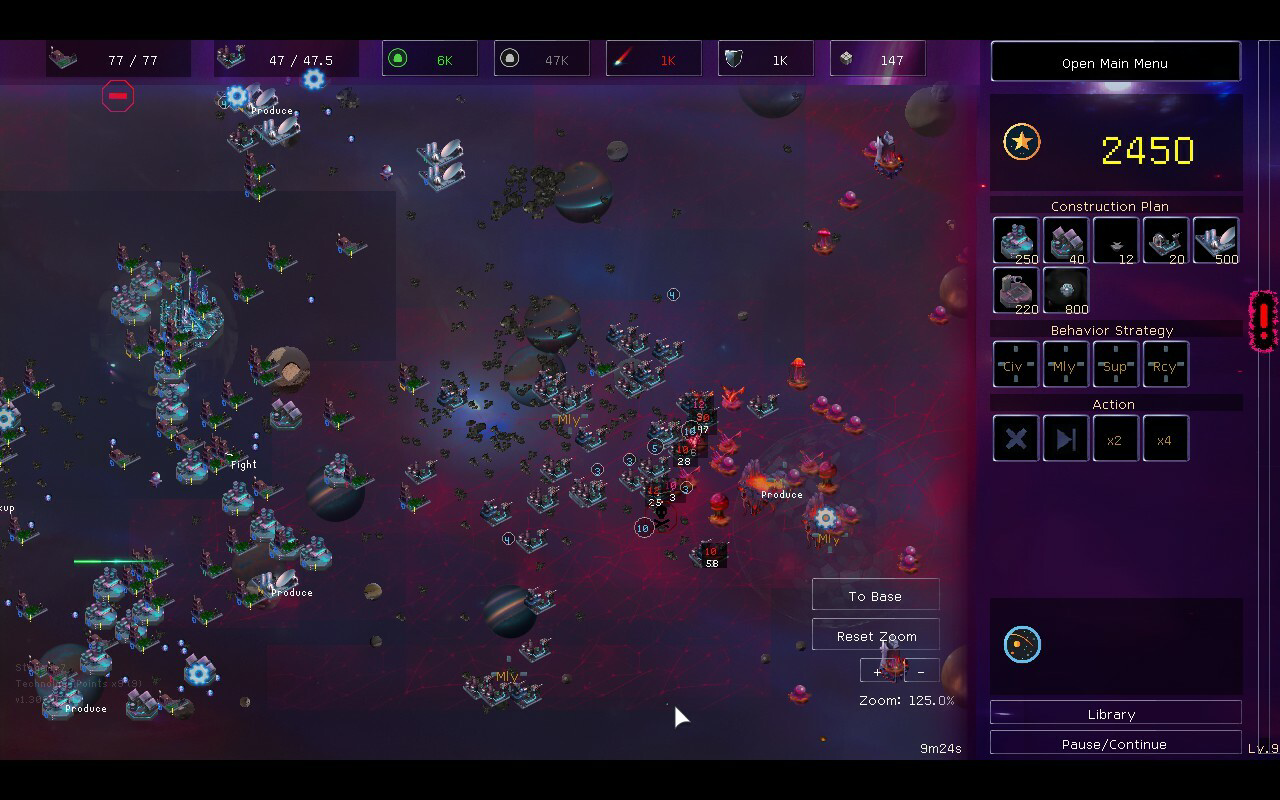Image resolution: width=1280 pixels, height=800 pixels.
Task: Select the 250-cost building blueprint in Construction Plan
Action: (x=1015, y=240)
